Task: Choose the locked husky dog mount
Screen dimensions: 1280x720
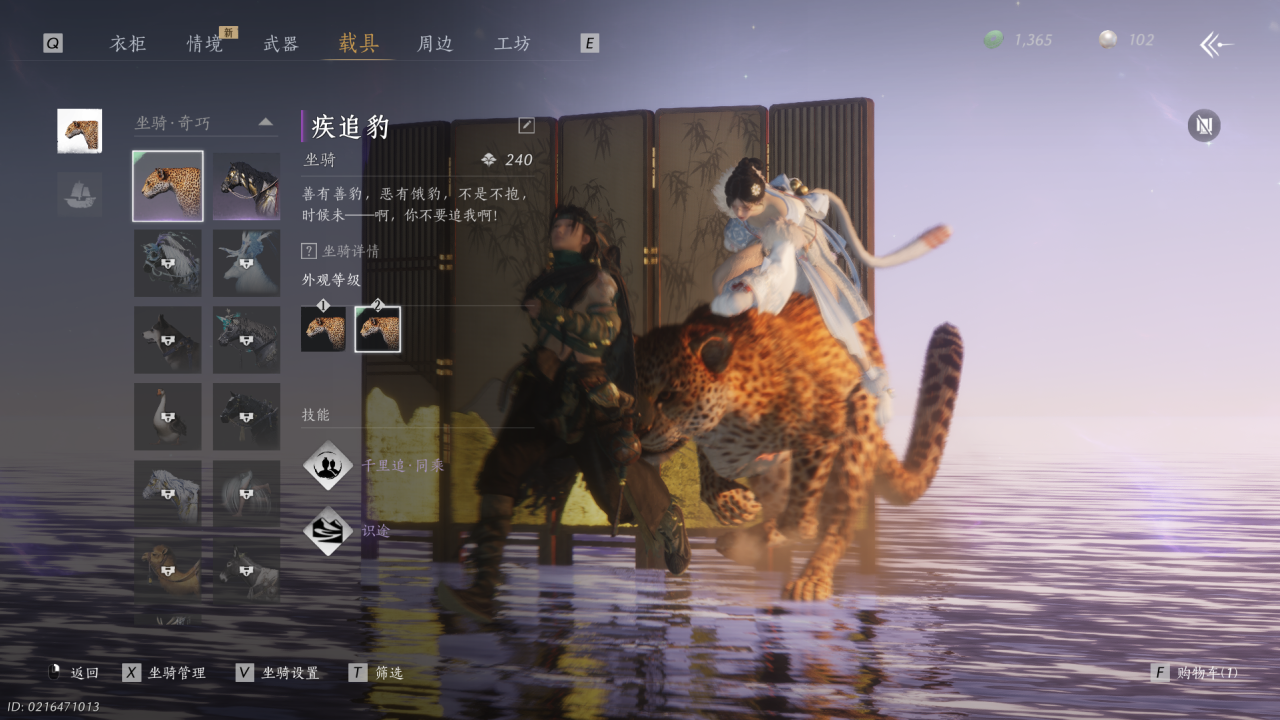Action: pos(168,340)
